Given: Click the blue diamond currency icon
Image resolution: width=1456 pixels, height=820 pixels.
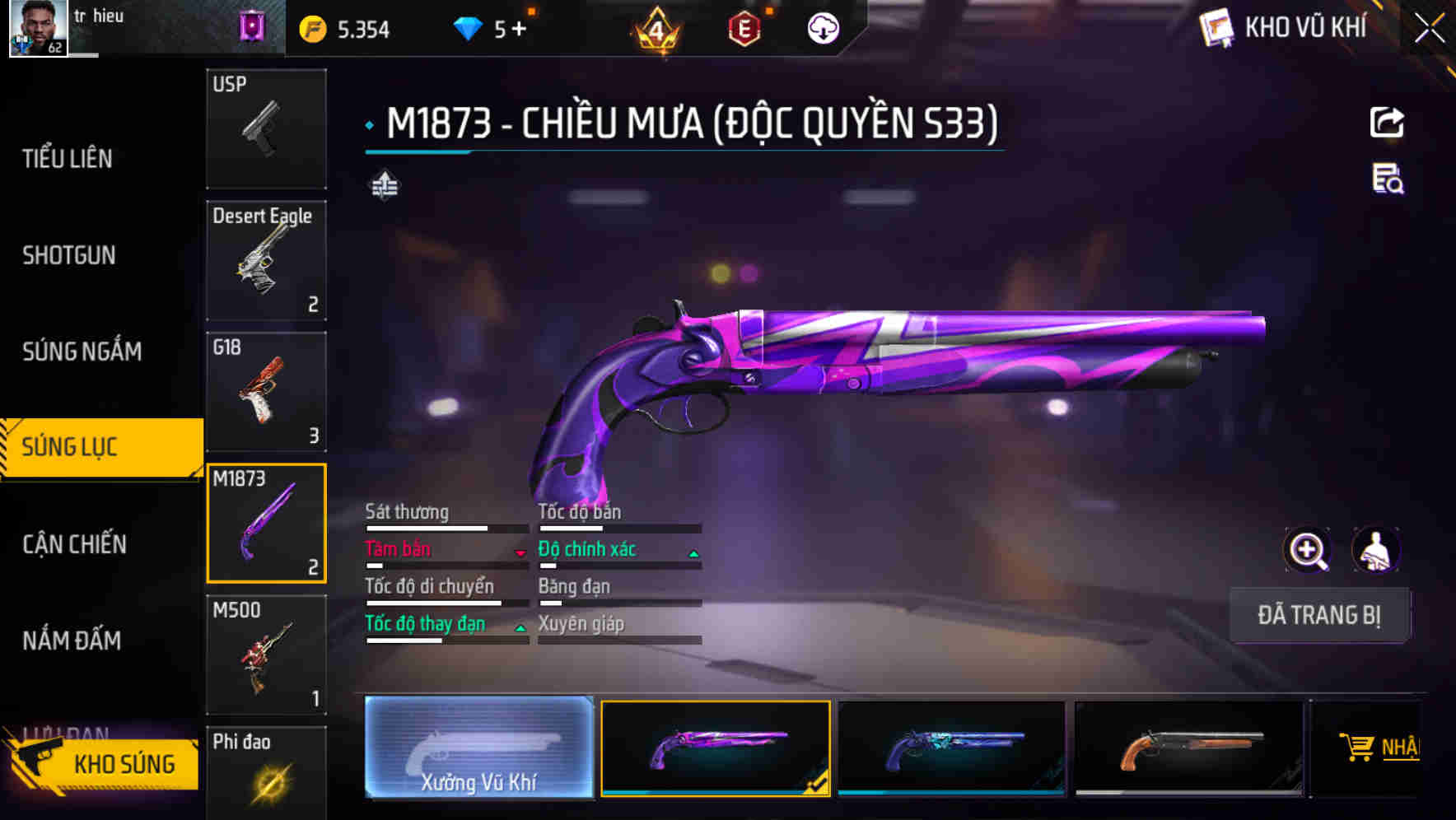Looking at the screenshot, I should [x=468, y=27].
